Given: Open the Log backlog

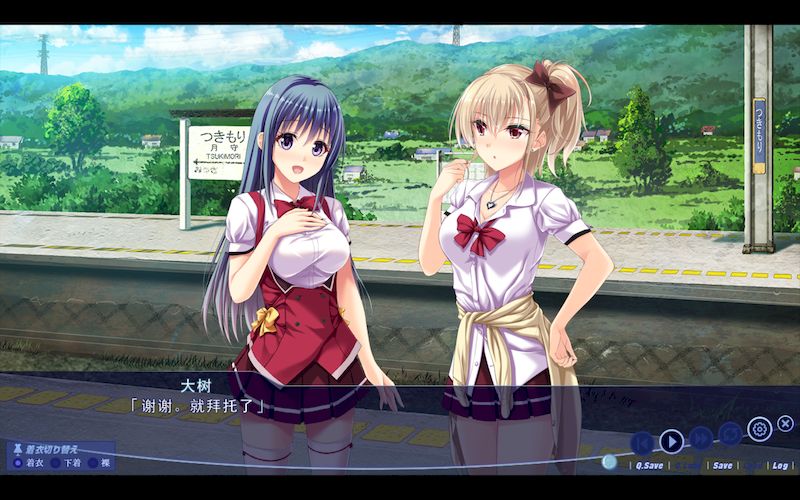Looking at the screenshot, I should [x=779, y=465].
